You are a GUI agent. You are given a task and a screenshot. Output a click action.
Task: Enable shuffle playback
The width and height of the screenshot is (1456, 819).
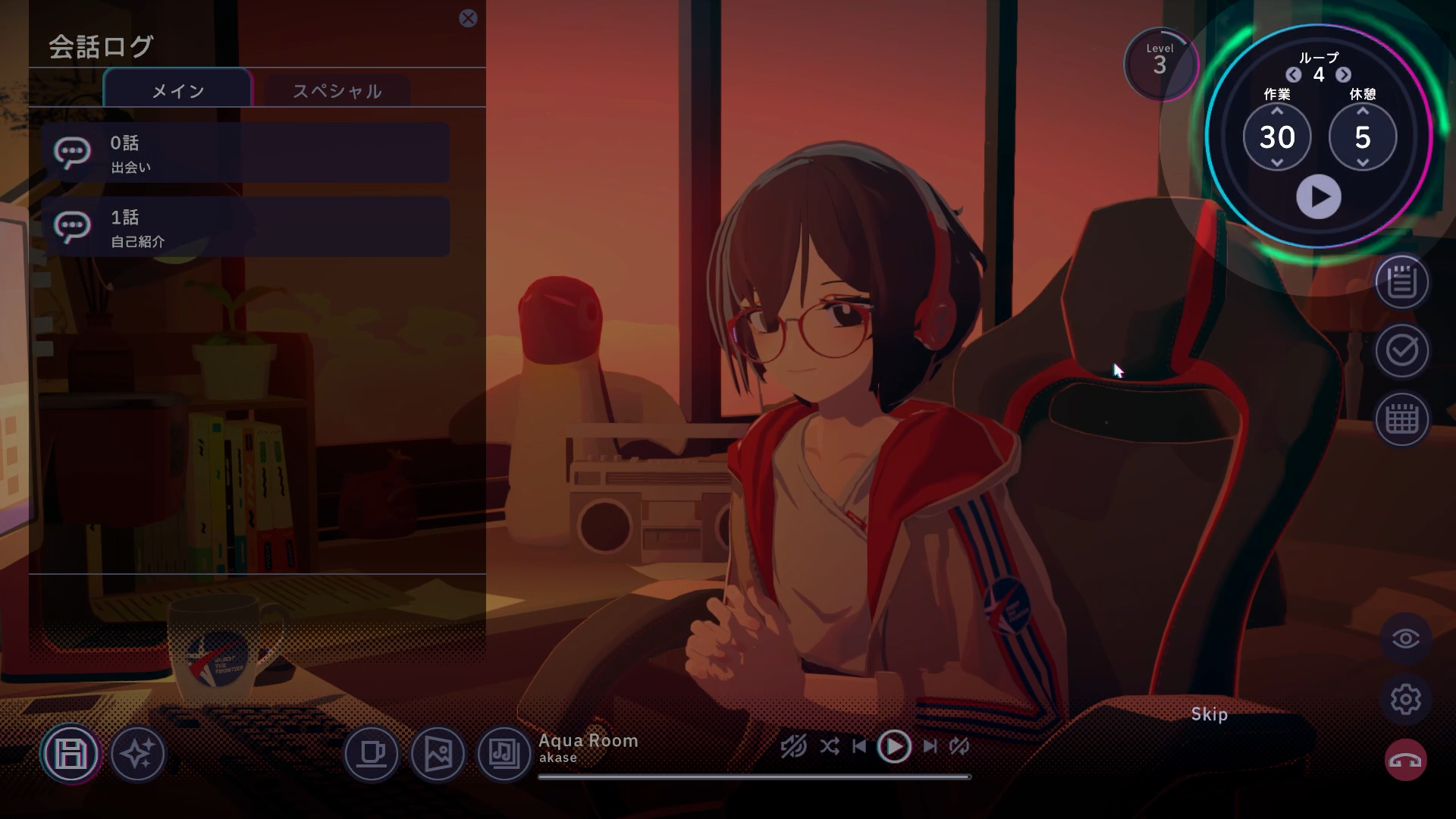click(x=829, y=746)
